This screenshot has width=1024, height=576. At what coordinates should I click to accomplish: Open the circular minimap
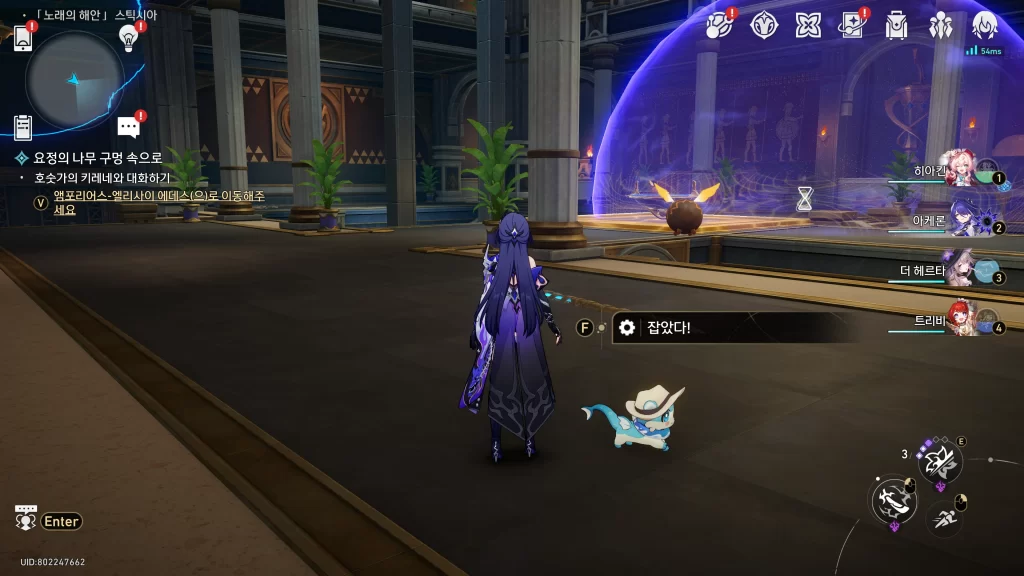tap(75, 79)
